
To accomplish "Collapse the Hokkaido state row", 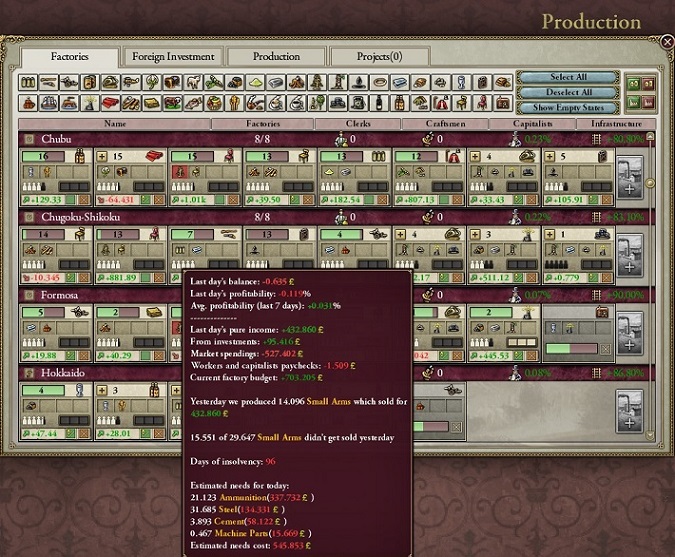I will pos(29,373).
